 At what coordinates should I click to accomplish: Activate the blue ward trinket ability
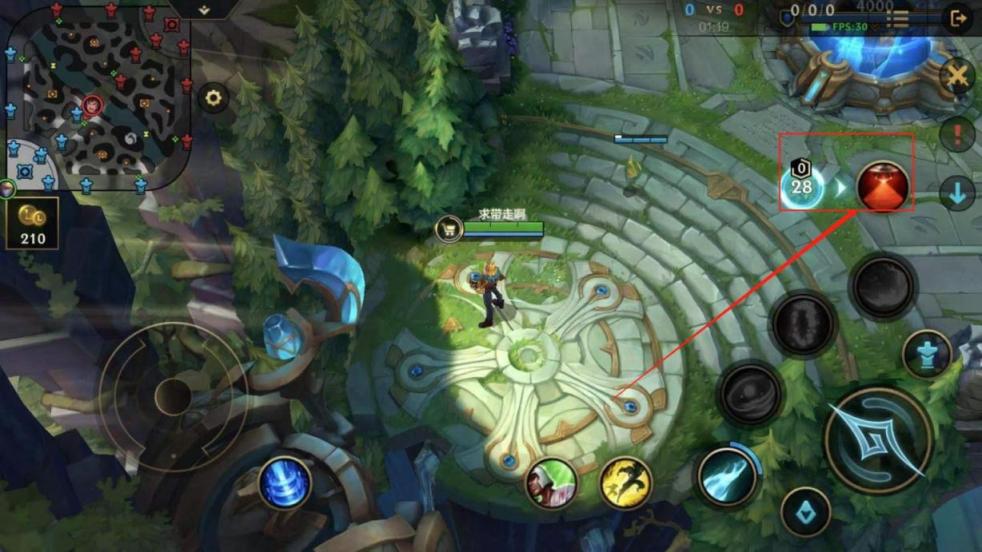tap(284, 483)
